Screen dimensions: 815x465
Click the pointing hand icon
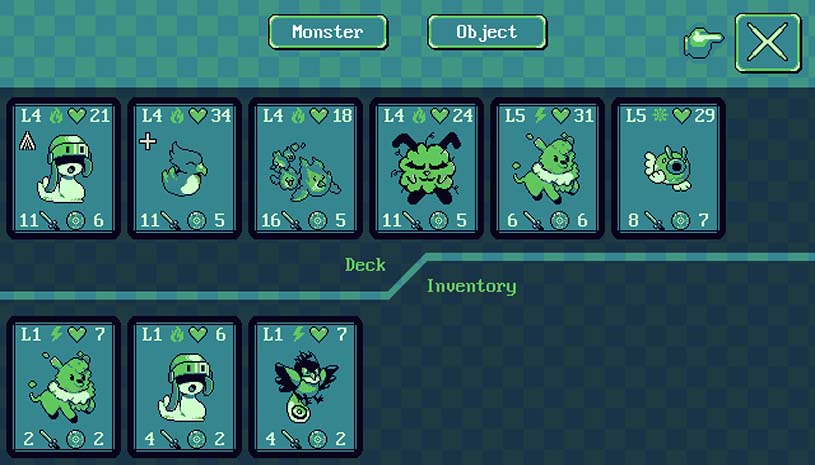pyautogui.click(x=704, y=42)
